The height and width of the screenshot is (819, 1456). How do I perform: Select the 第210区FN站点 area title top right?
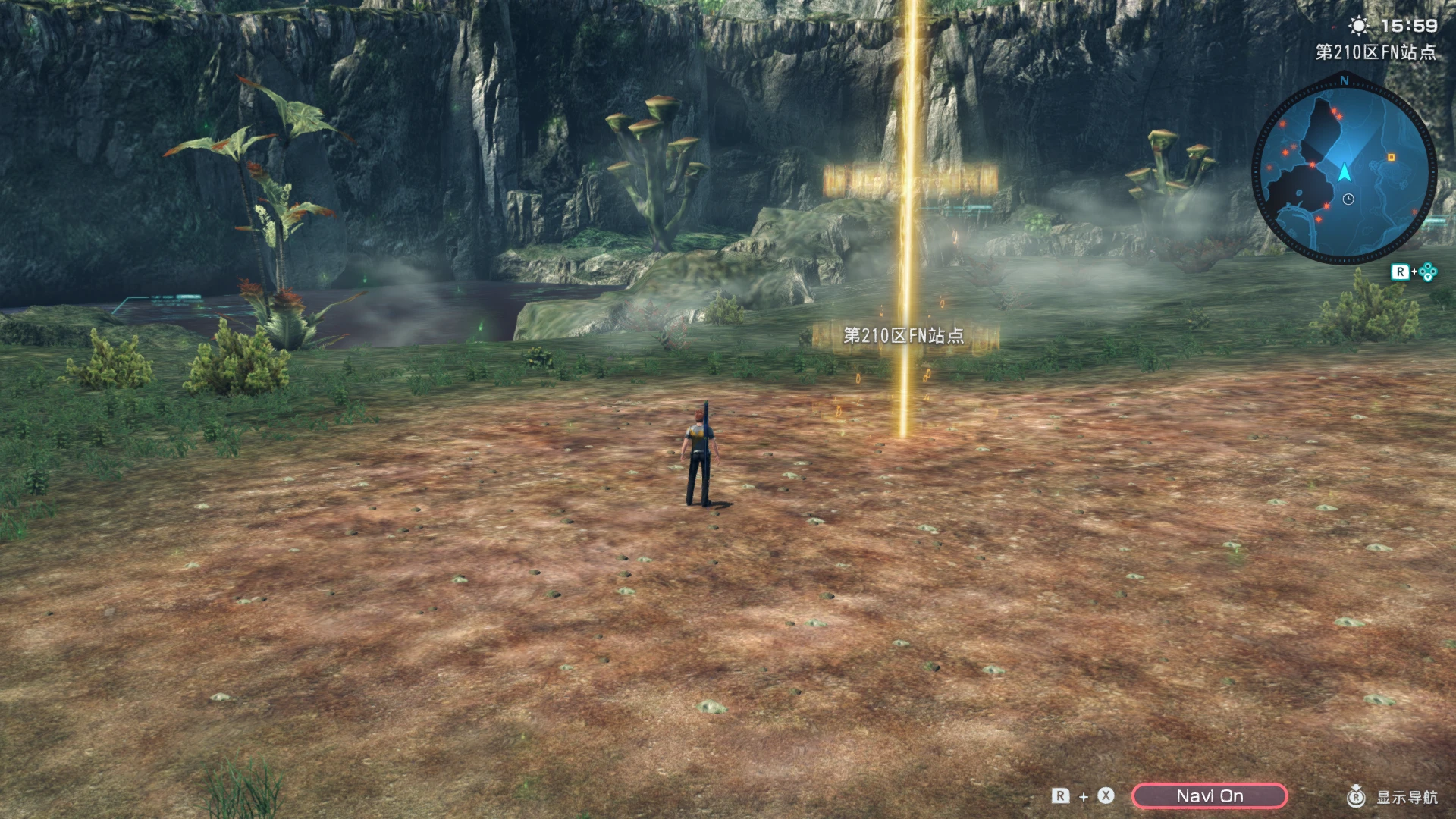tap(1376, 52)
